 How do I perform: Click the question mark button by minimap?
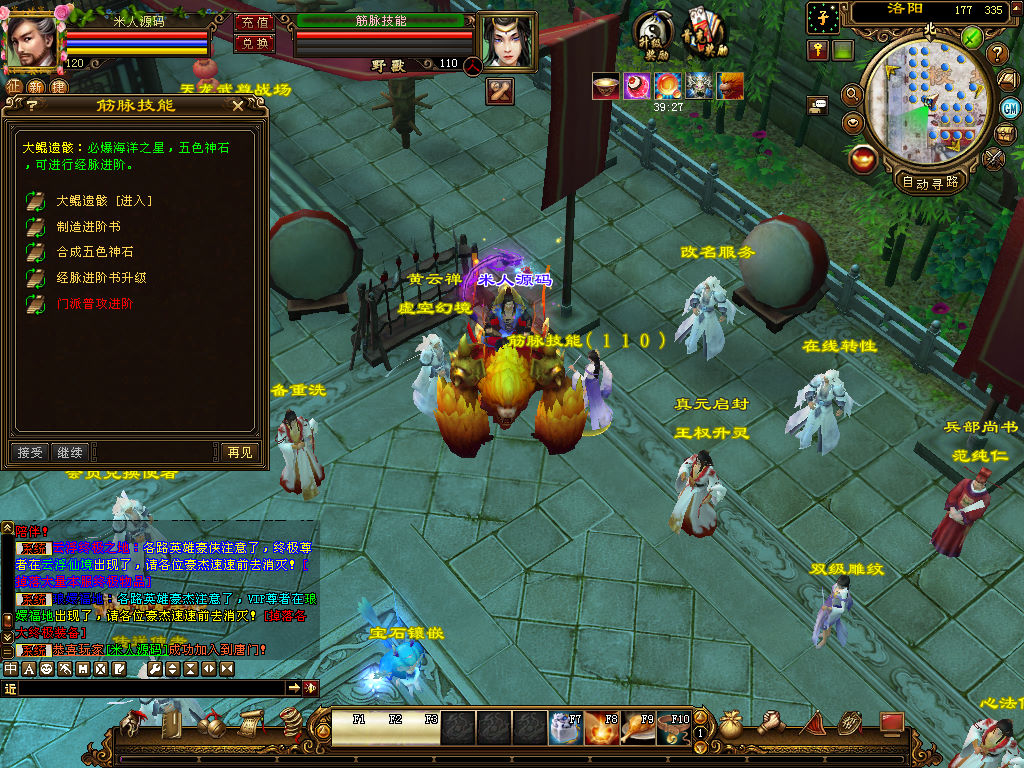point(997,53)
